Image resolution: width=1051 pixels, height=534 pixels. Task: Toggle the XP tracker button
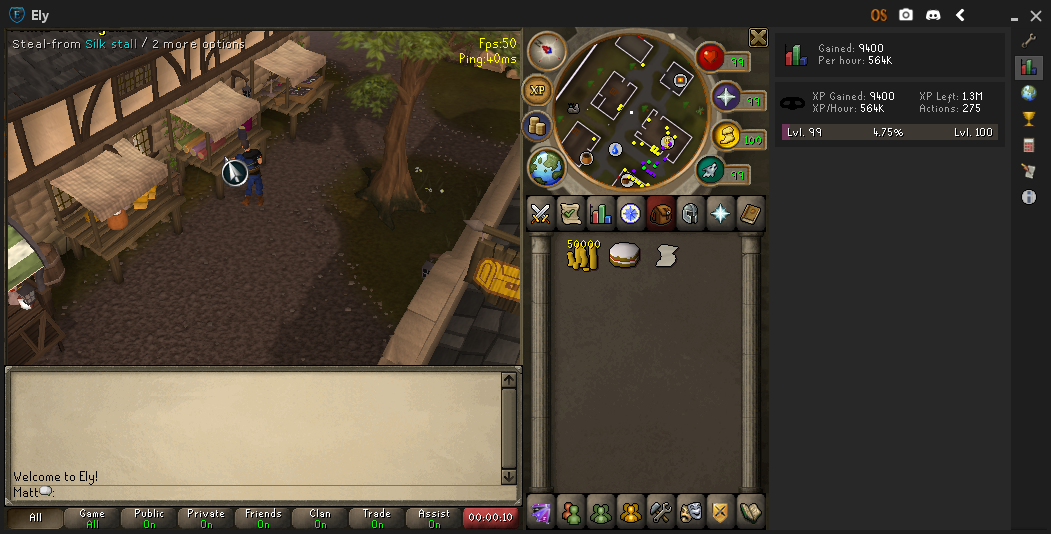538,90
